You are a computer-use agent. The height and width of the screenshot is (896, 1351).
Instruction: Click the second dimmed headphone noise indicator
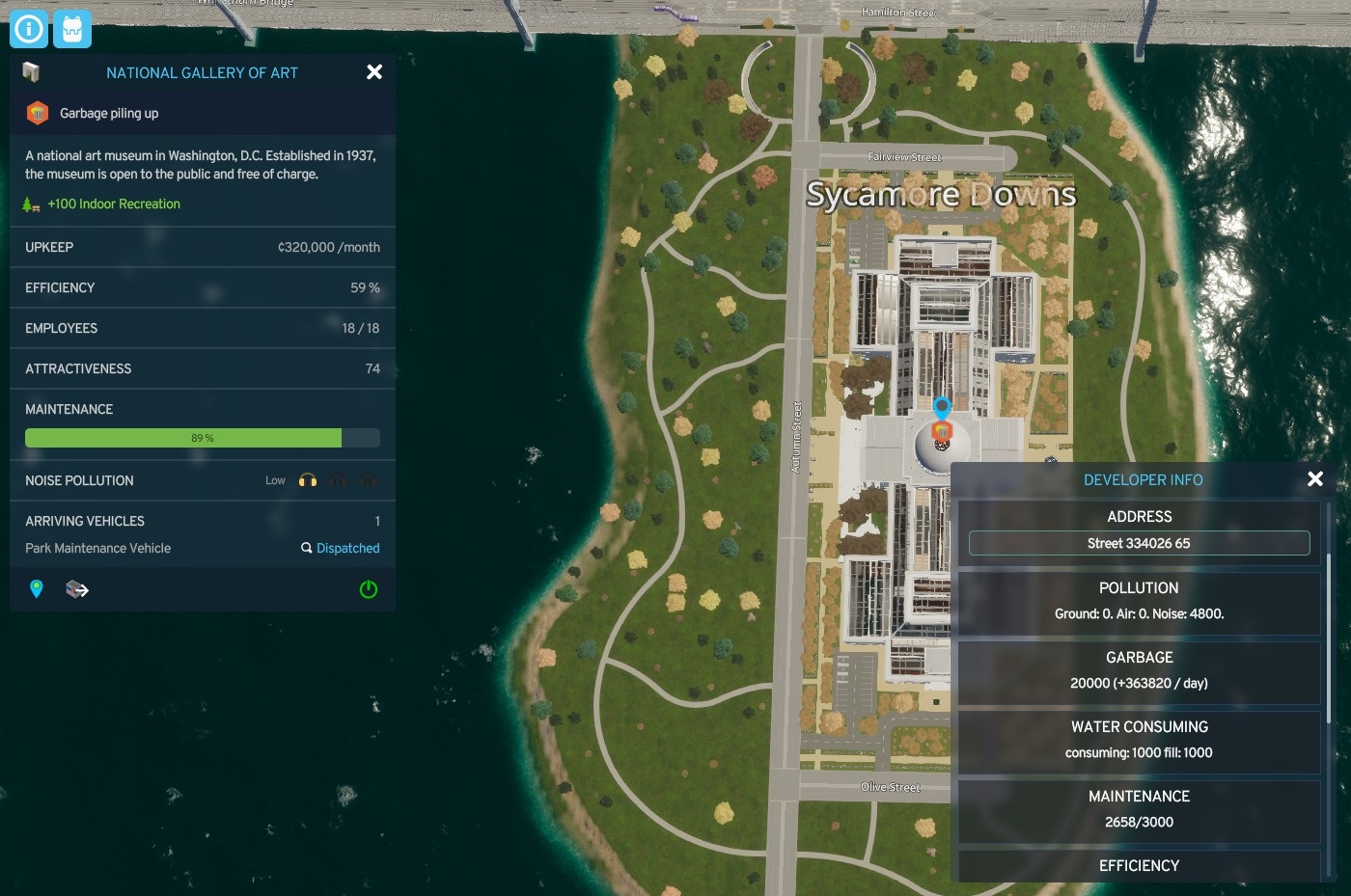[x=337, y=479]
